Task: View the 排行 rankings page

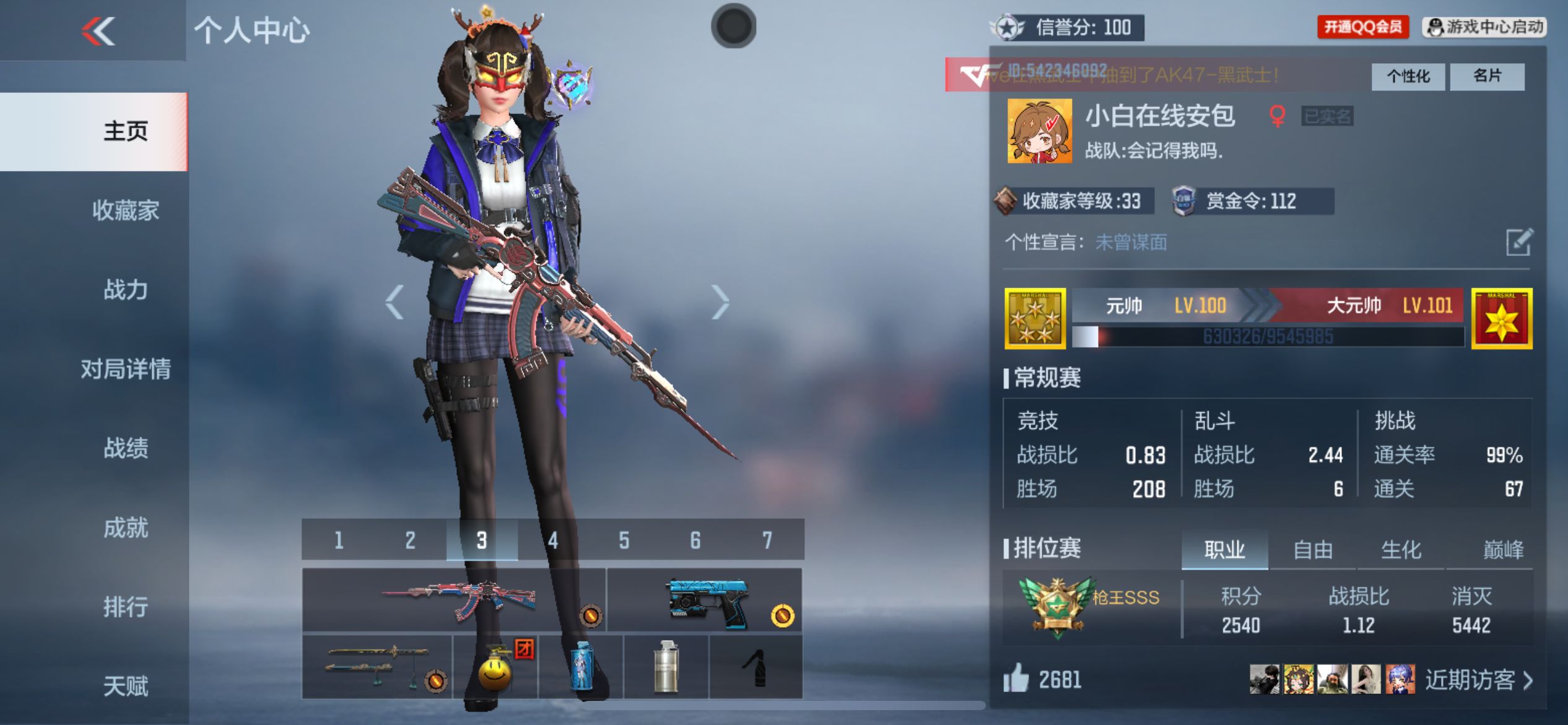Action: pos(125,607)
